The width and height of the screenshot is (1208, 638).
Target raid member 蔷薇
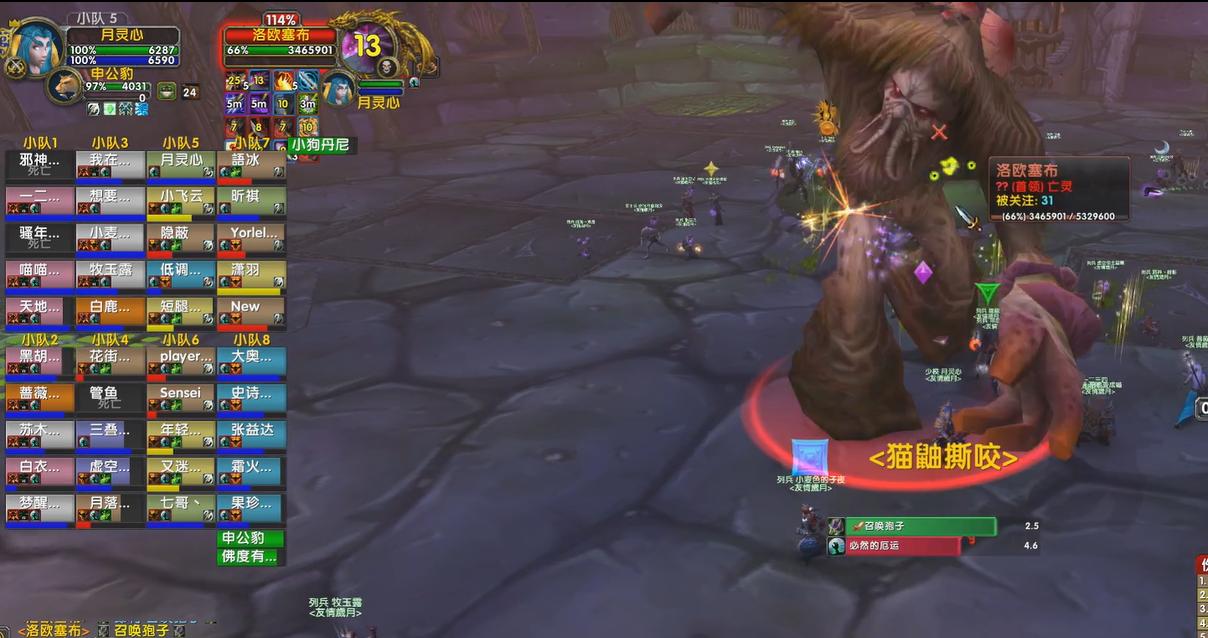40,400
